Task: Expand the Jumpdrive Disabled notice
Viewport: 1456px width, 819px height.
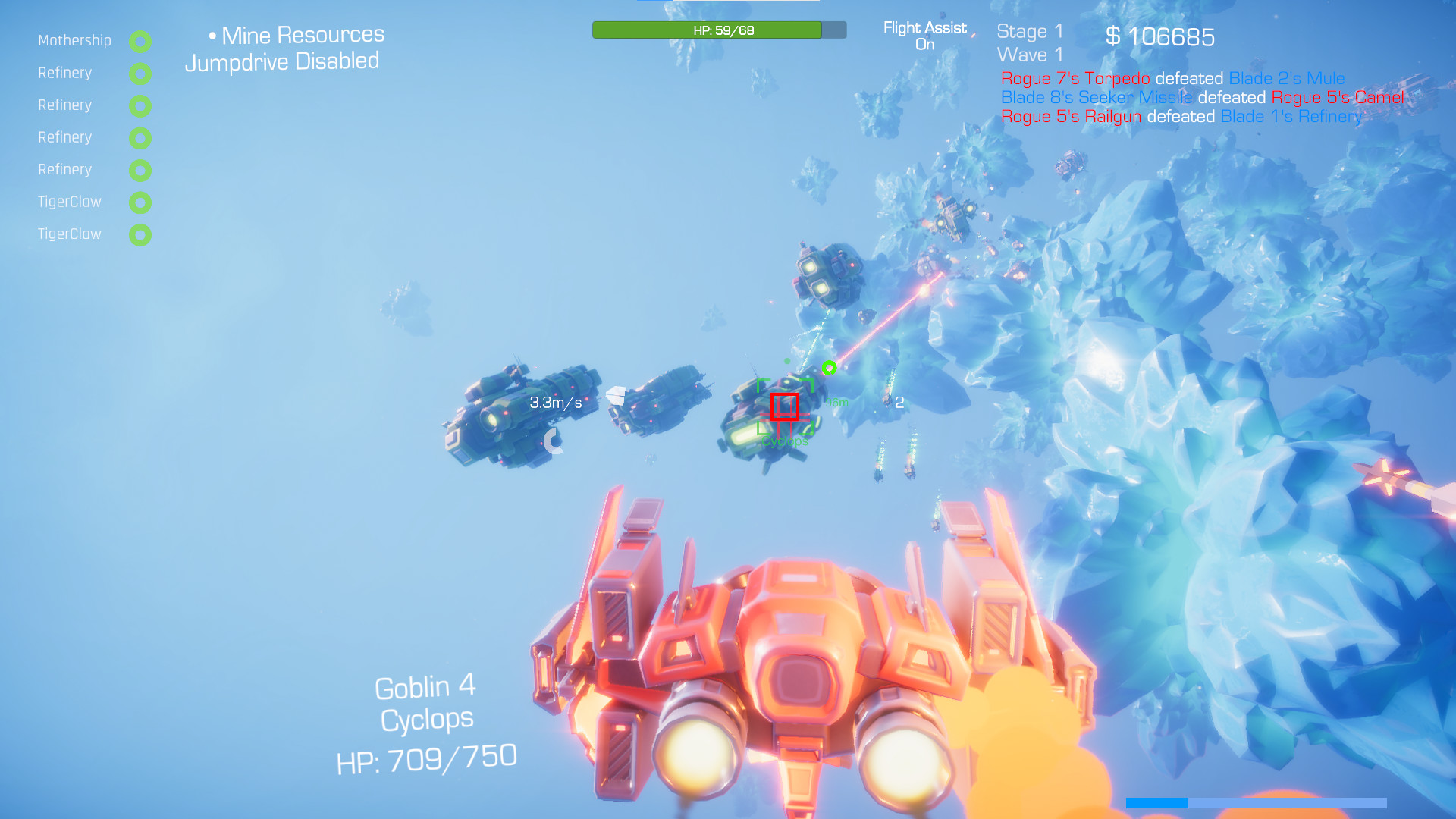Action: 282,61
